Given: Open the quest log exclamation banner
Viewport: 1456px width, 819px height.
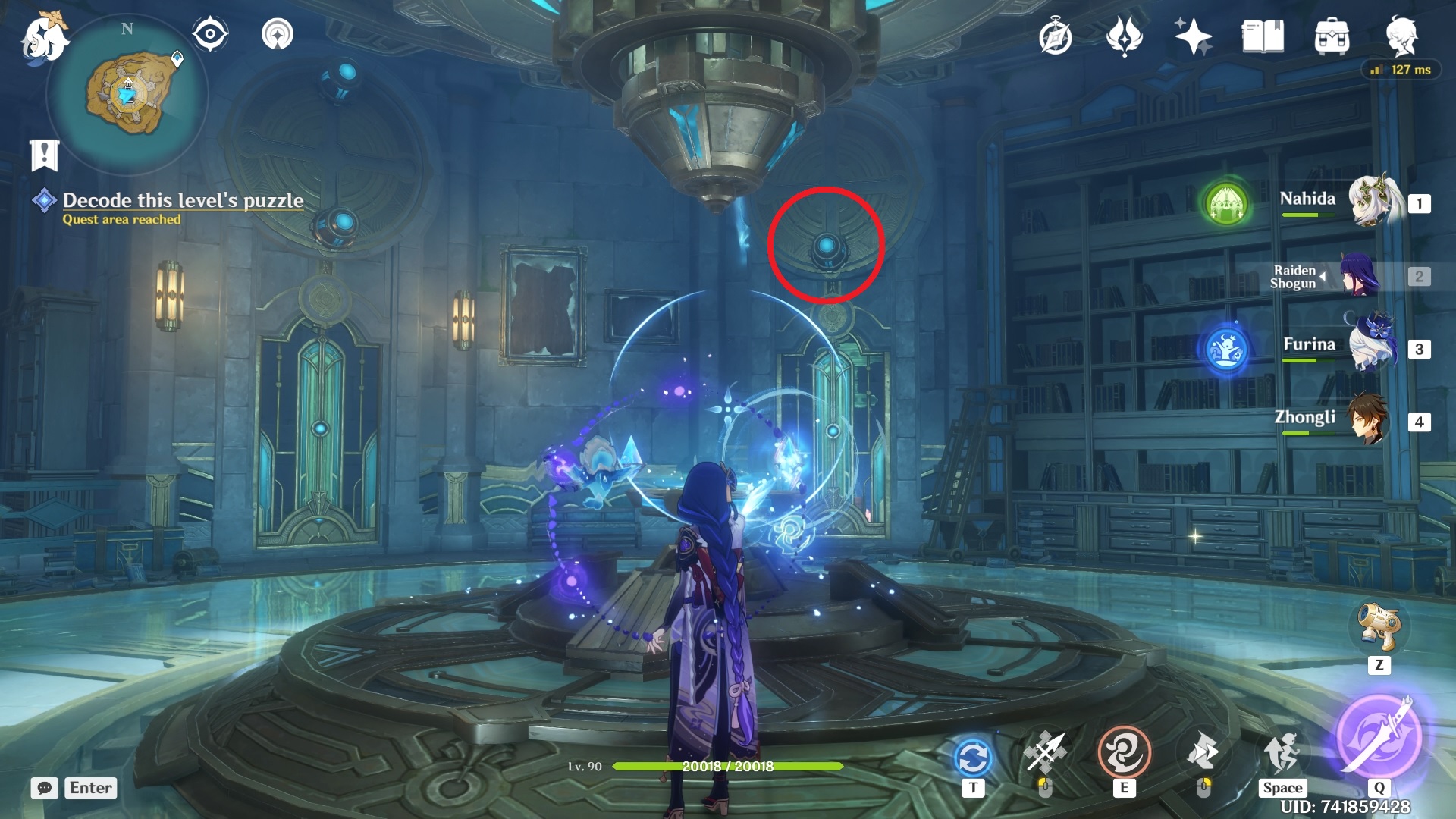Looking at the screenshot, I should point(44,155).
